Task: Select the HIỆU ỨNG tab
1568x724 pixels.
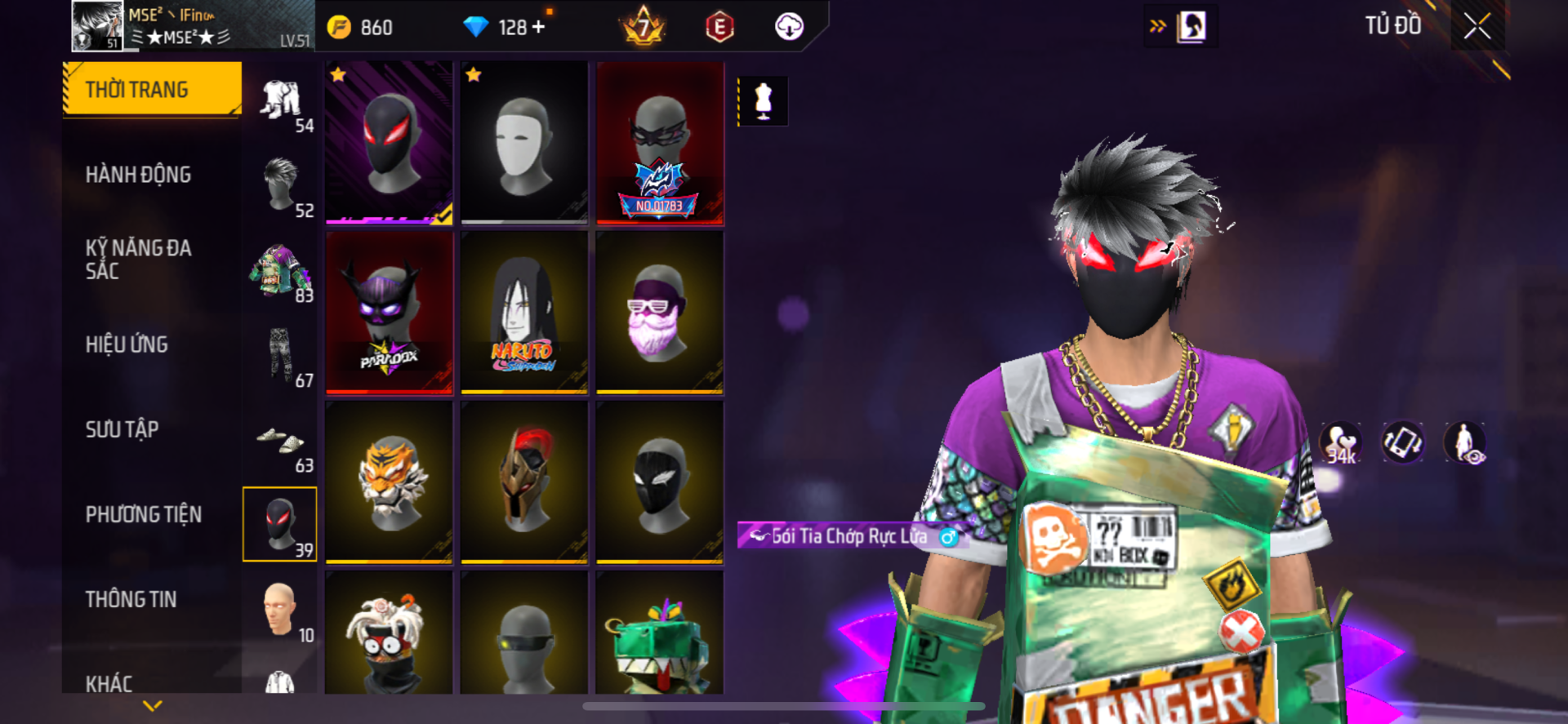Action: (x=127, y=344)
